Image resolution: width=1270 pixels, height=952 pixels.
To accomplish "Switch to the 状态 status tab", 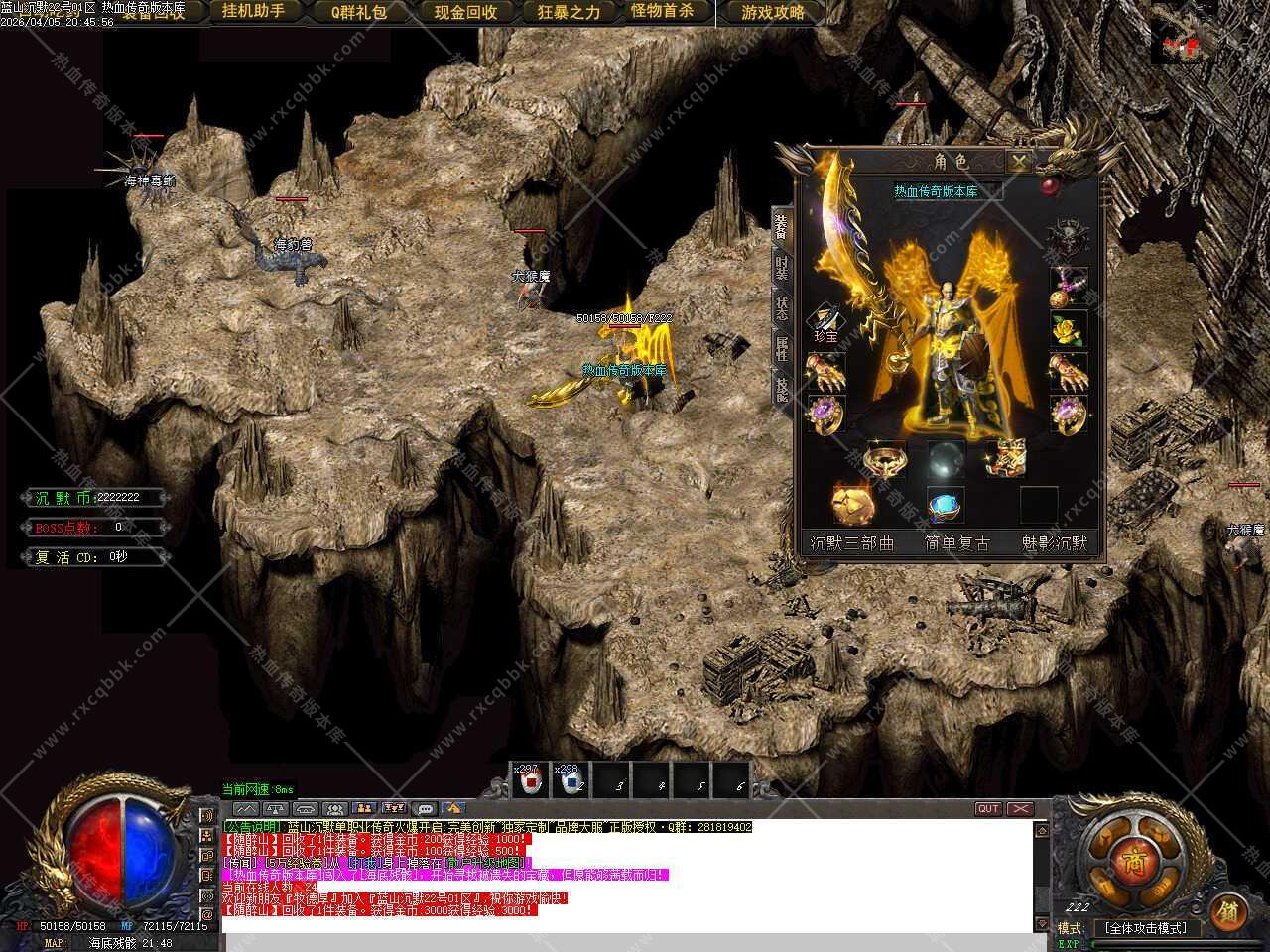I will point(782,308).
